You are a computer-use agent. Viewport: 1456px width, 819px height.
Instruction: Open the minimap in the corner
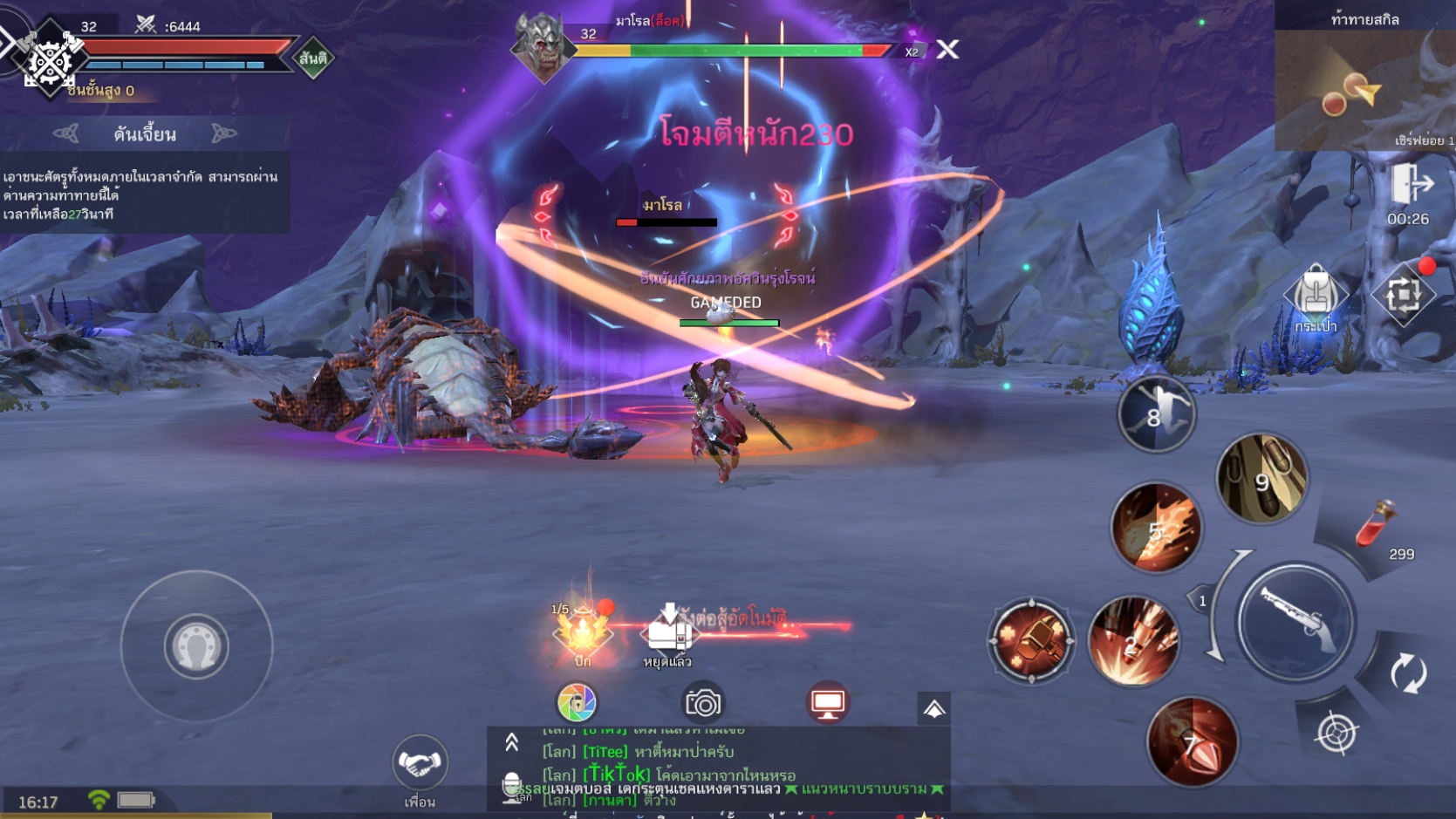(x=1364, y=87)
